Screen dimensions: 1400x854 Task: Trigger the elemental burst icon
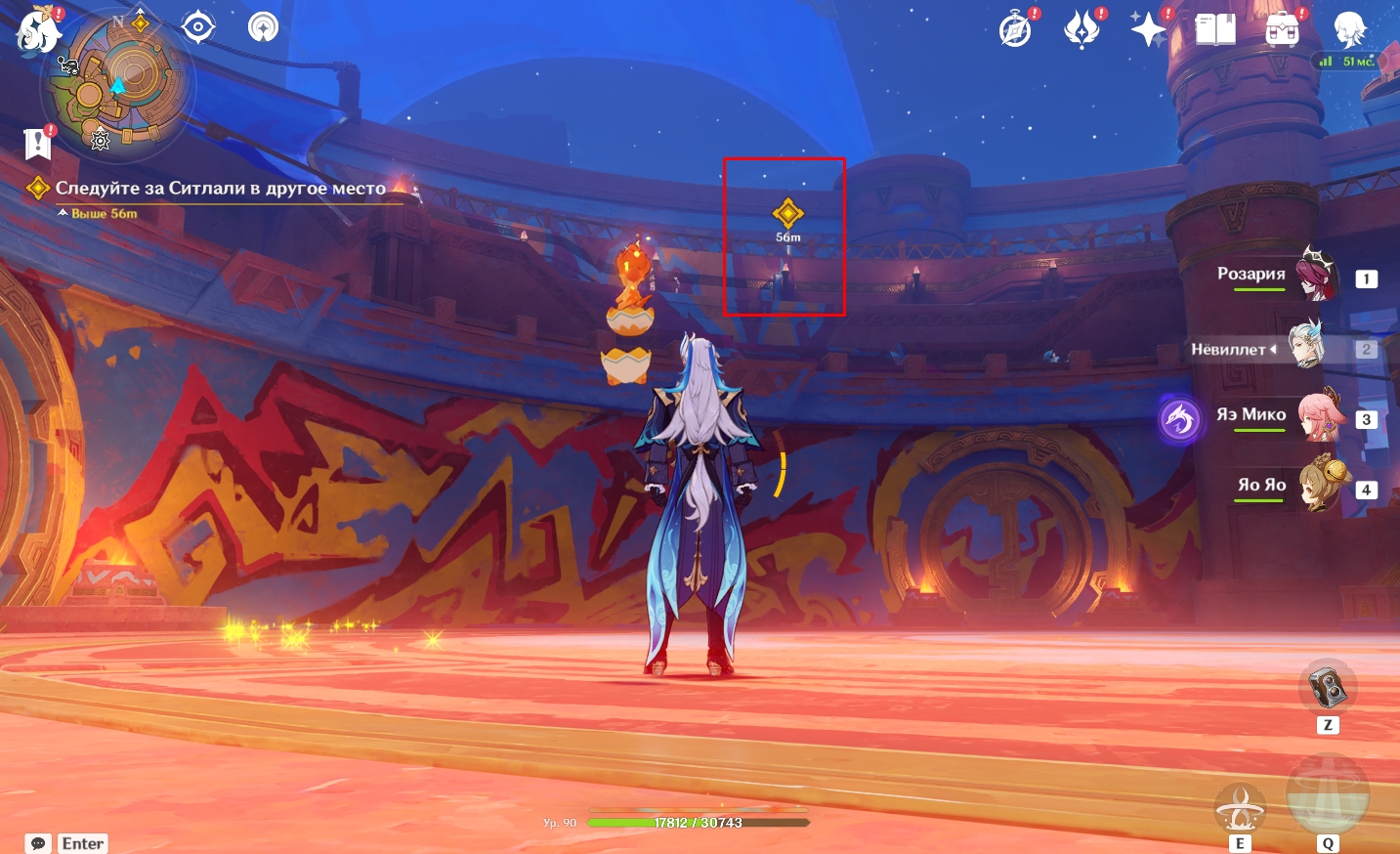(x=1327, y=794)
